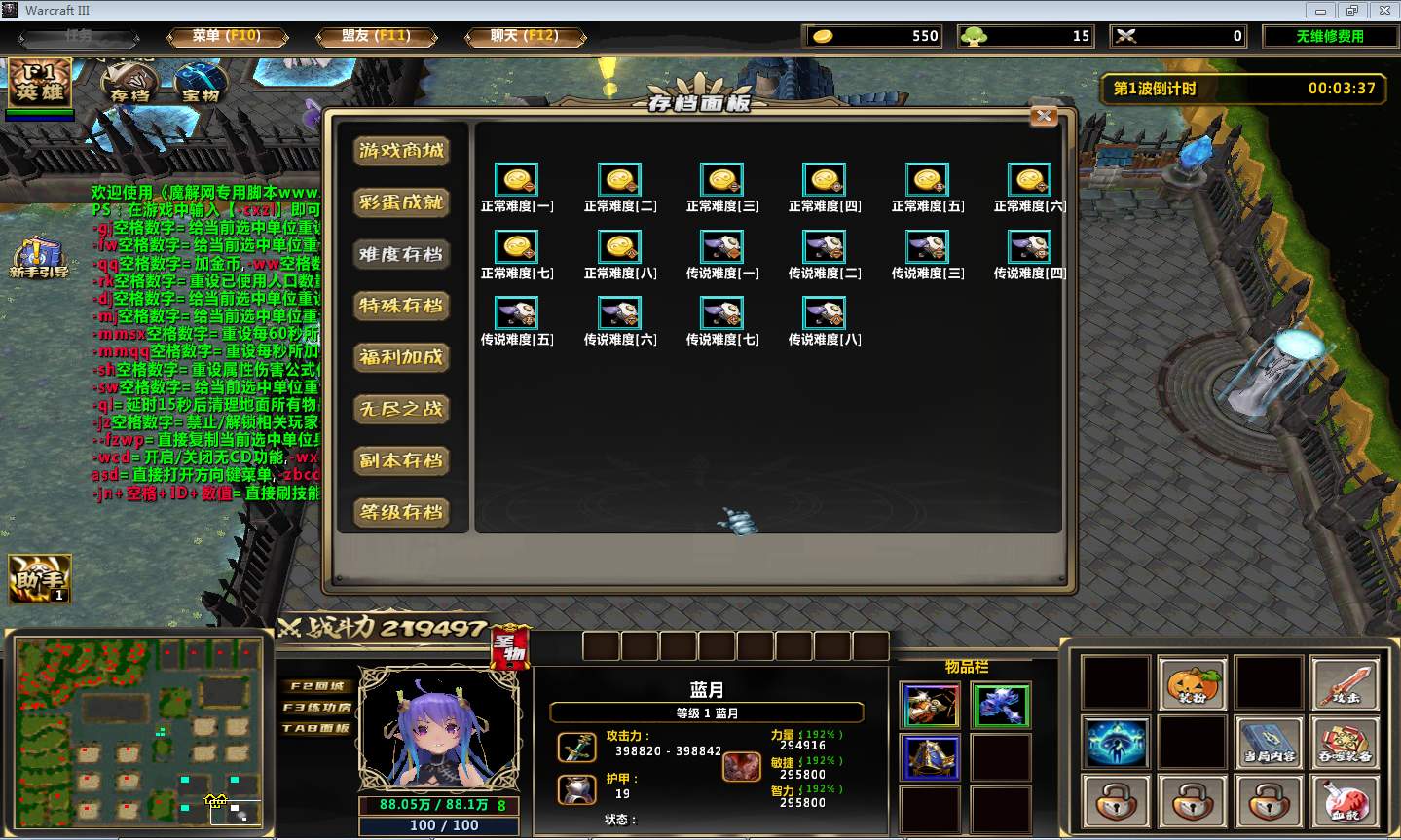Open the 无尽之战 endless battle tab
The height and width of the screenshot is (840, 1401).
(x=401, y=409)
